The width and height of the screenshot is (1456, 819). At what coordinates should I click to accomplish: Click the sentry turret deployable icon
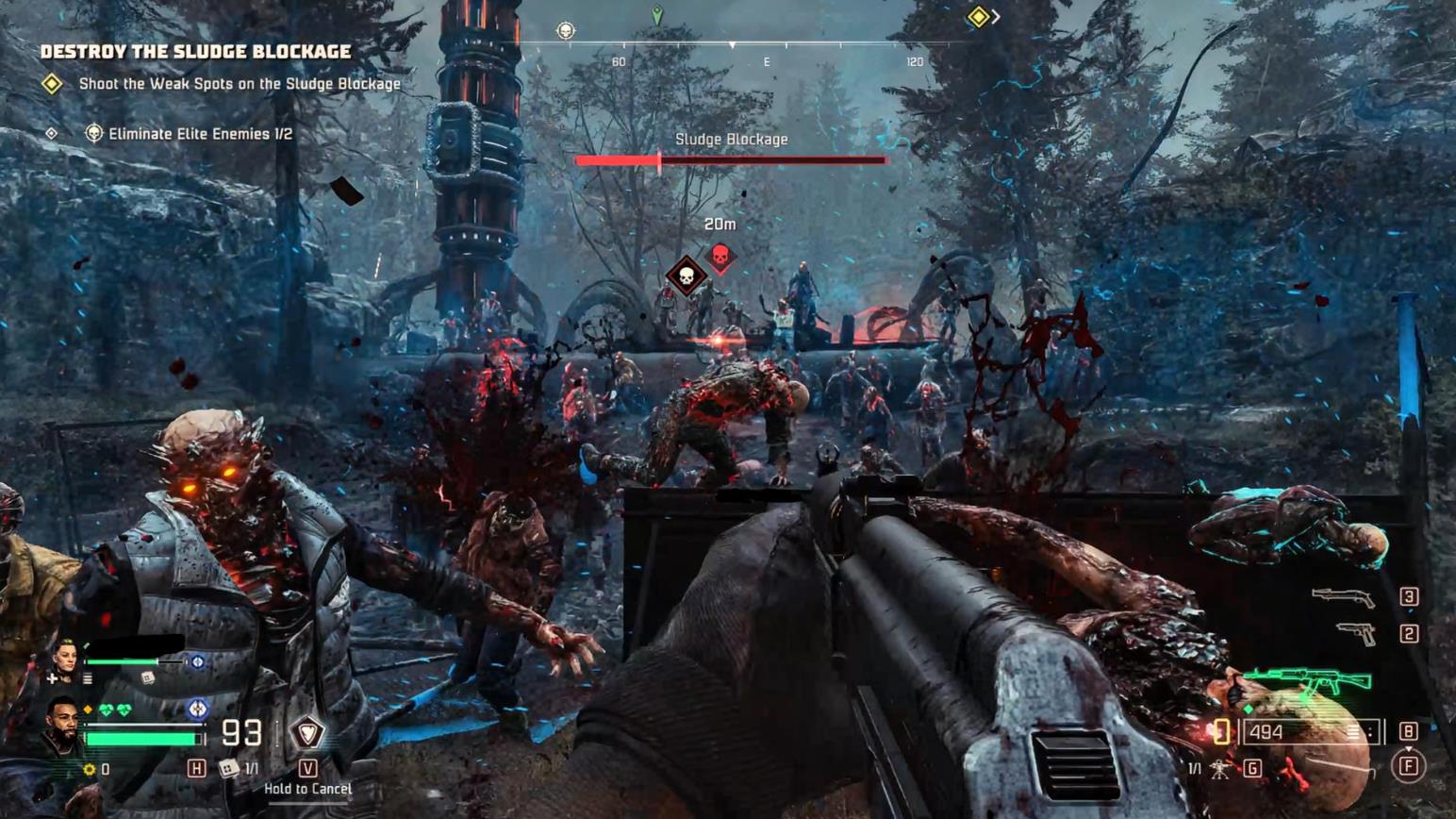(1219, 769)
